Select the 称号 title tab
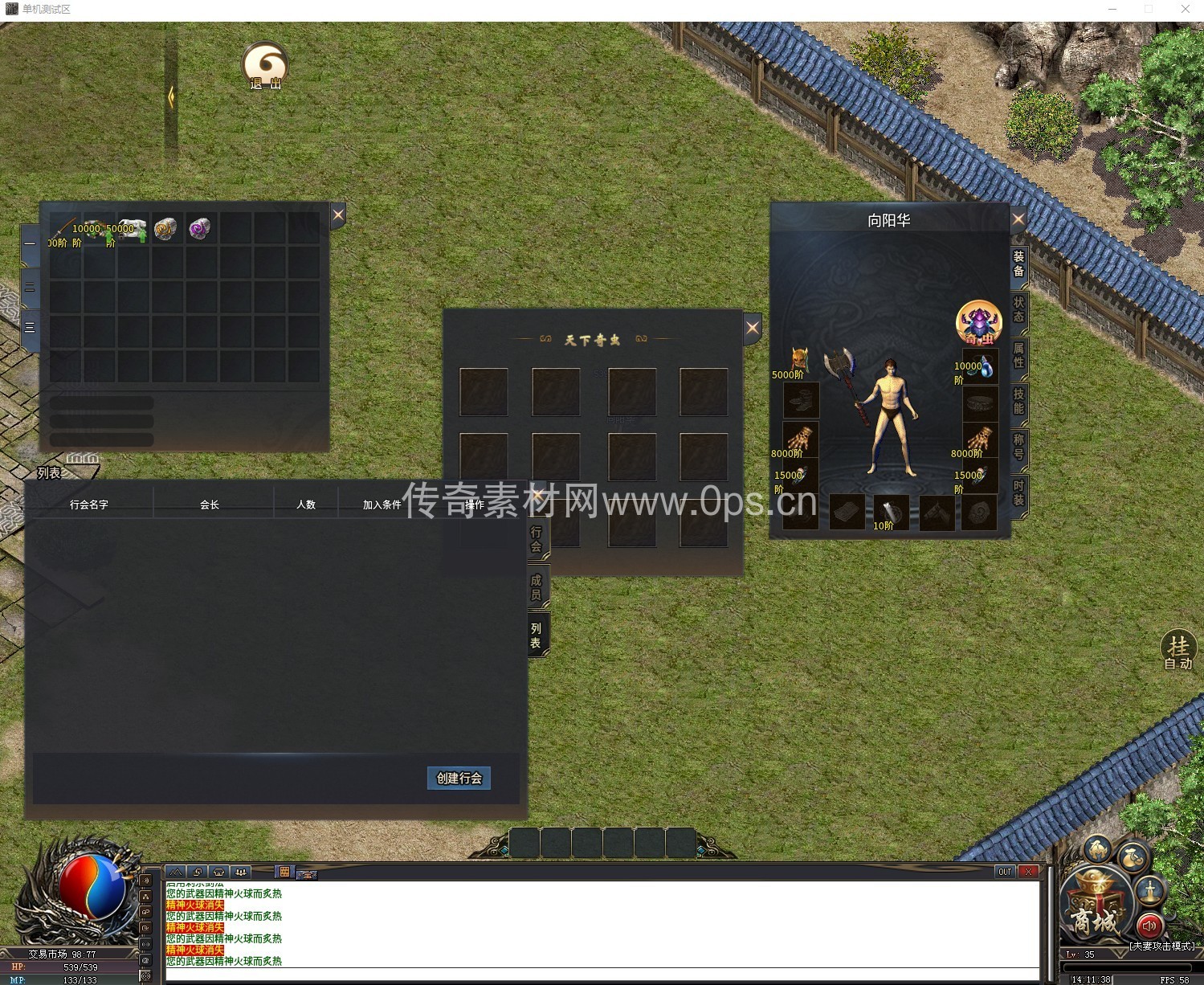The width and height of the screenshot is (1204, 985). [x=1018, y=447]
